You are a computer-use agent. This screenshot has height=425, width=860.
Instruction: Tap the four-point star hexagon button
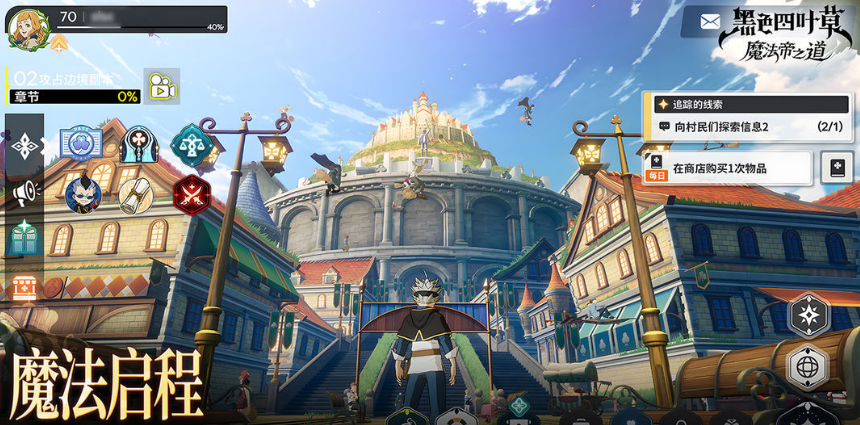808,316
